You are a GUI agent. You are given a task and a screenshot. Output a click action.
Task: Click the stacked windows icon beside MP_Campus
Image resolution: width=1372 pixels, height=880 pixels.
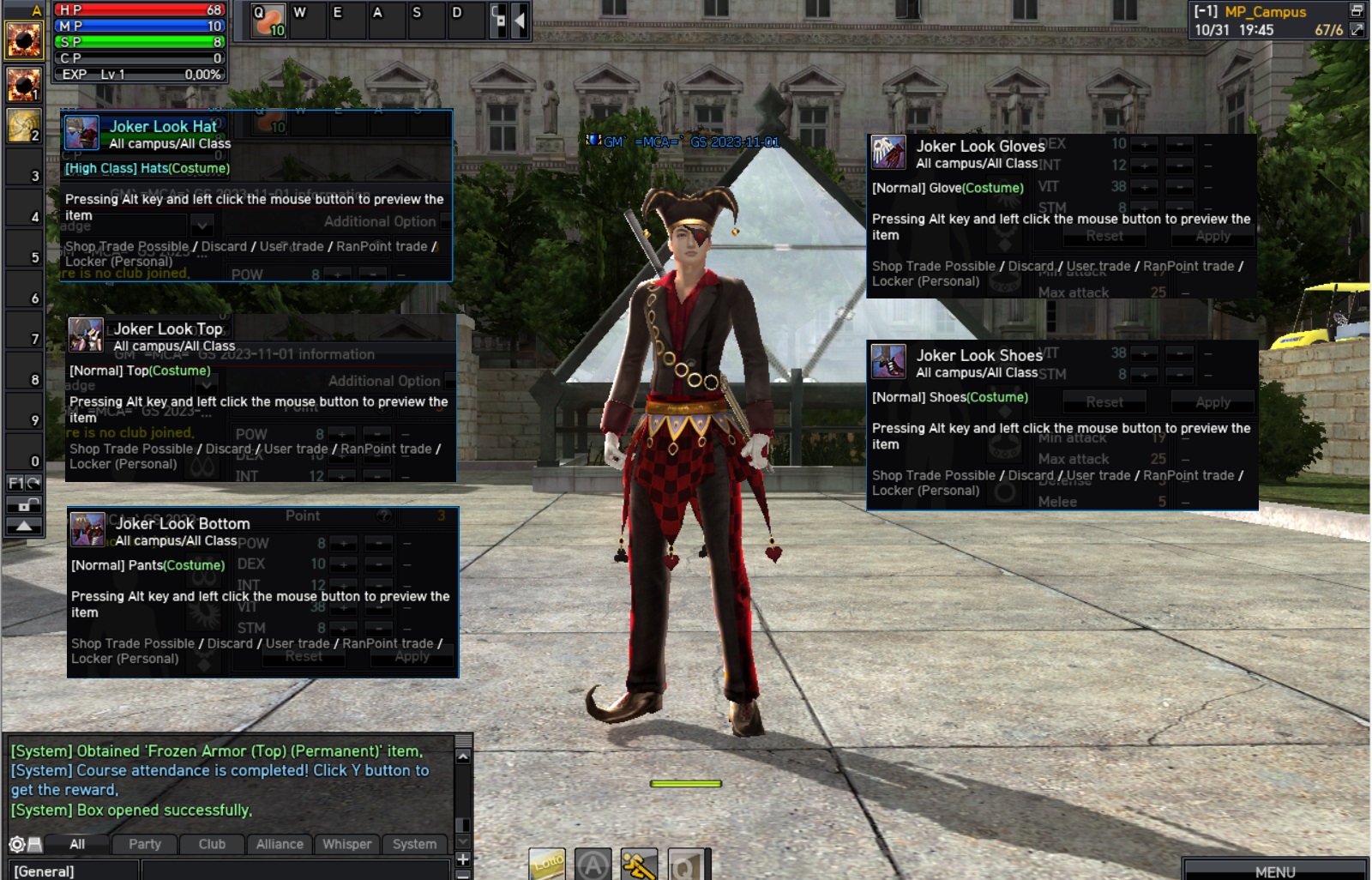click(1357, 10)
